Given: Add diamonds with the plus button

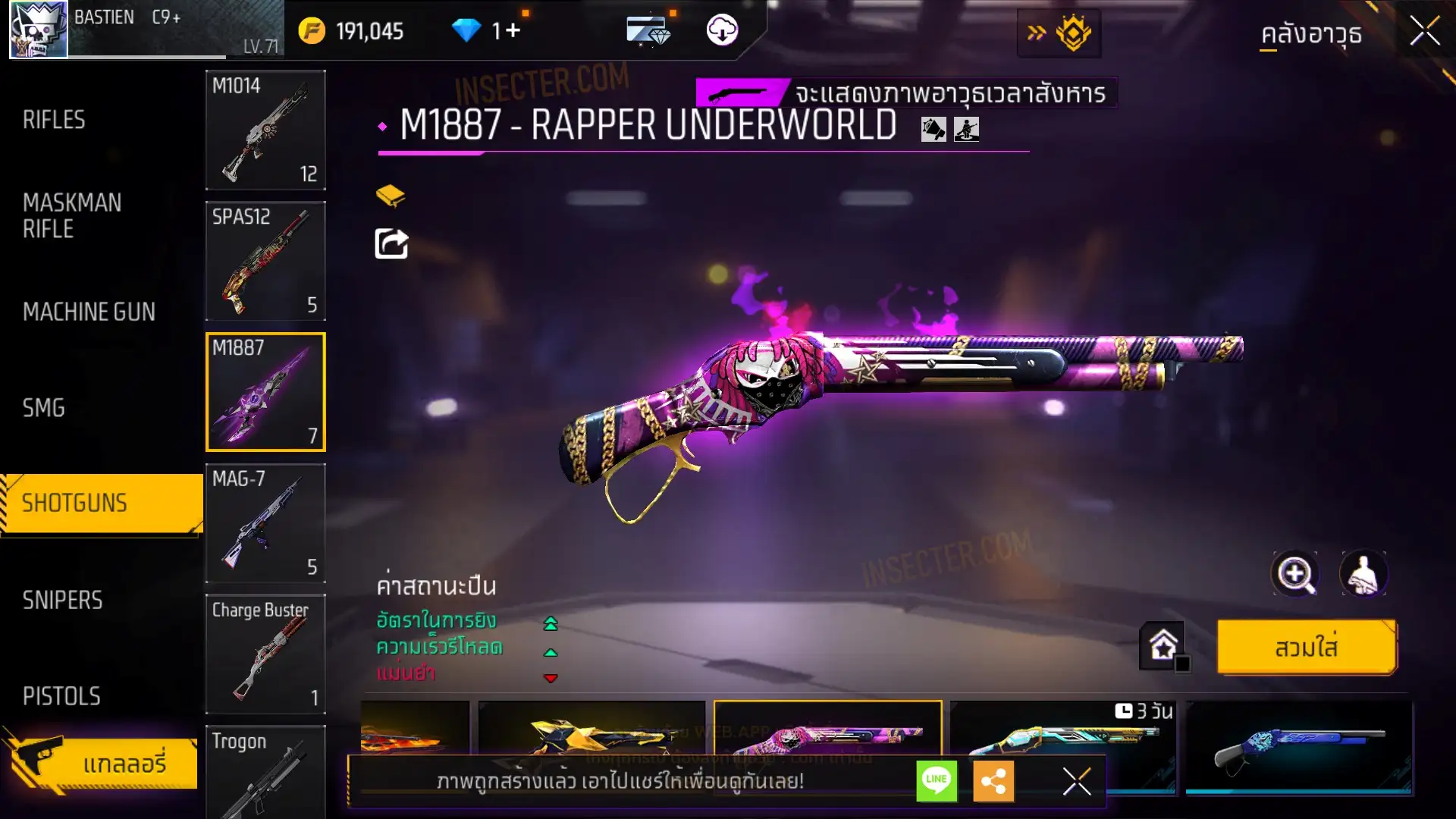Looking at the screenshot, I should click(513, 30).
